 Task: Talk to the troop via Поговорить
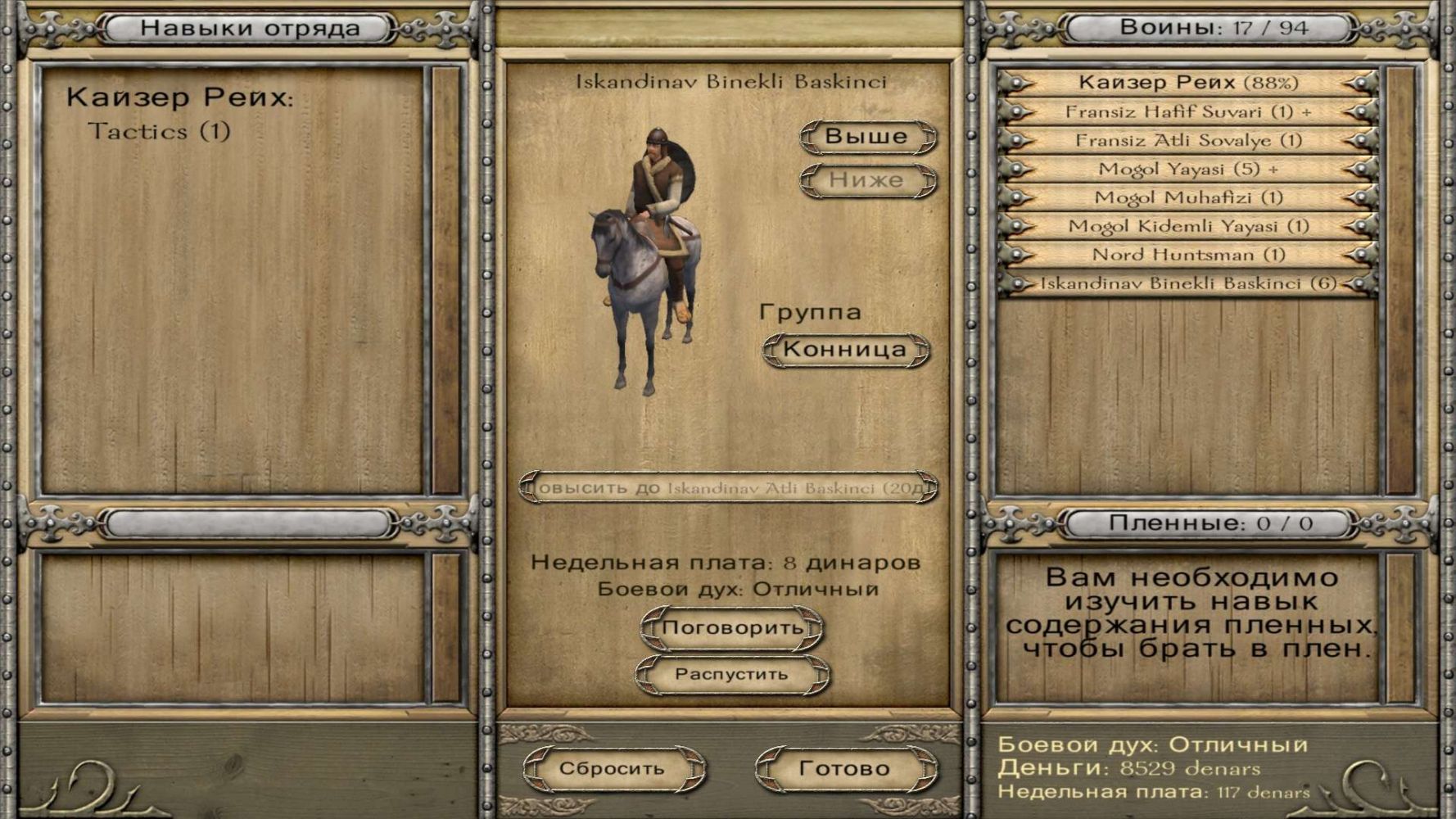(x=732, y=628)
